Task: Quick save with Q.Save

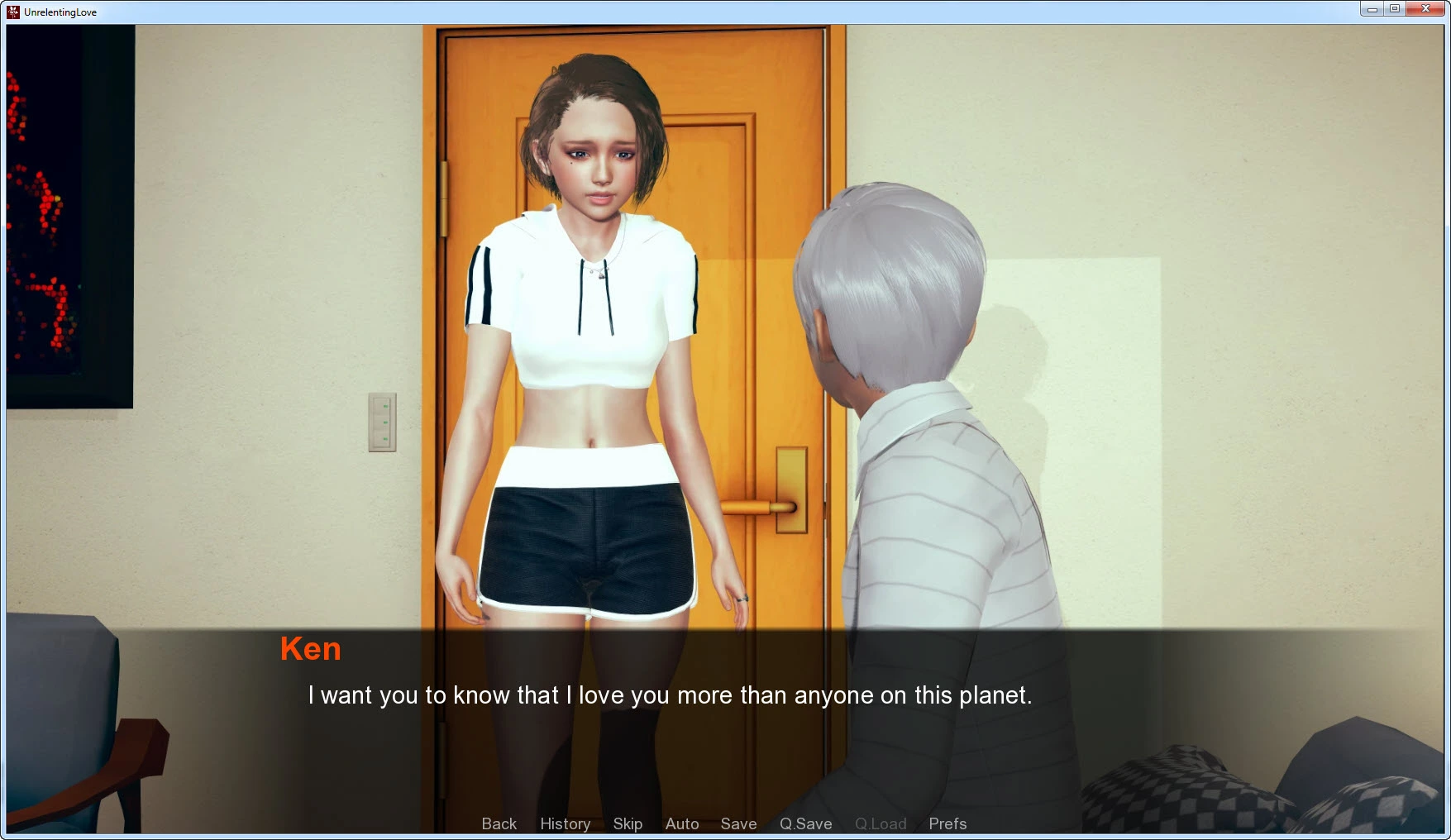Action: coord(805,823)
